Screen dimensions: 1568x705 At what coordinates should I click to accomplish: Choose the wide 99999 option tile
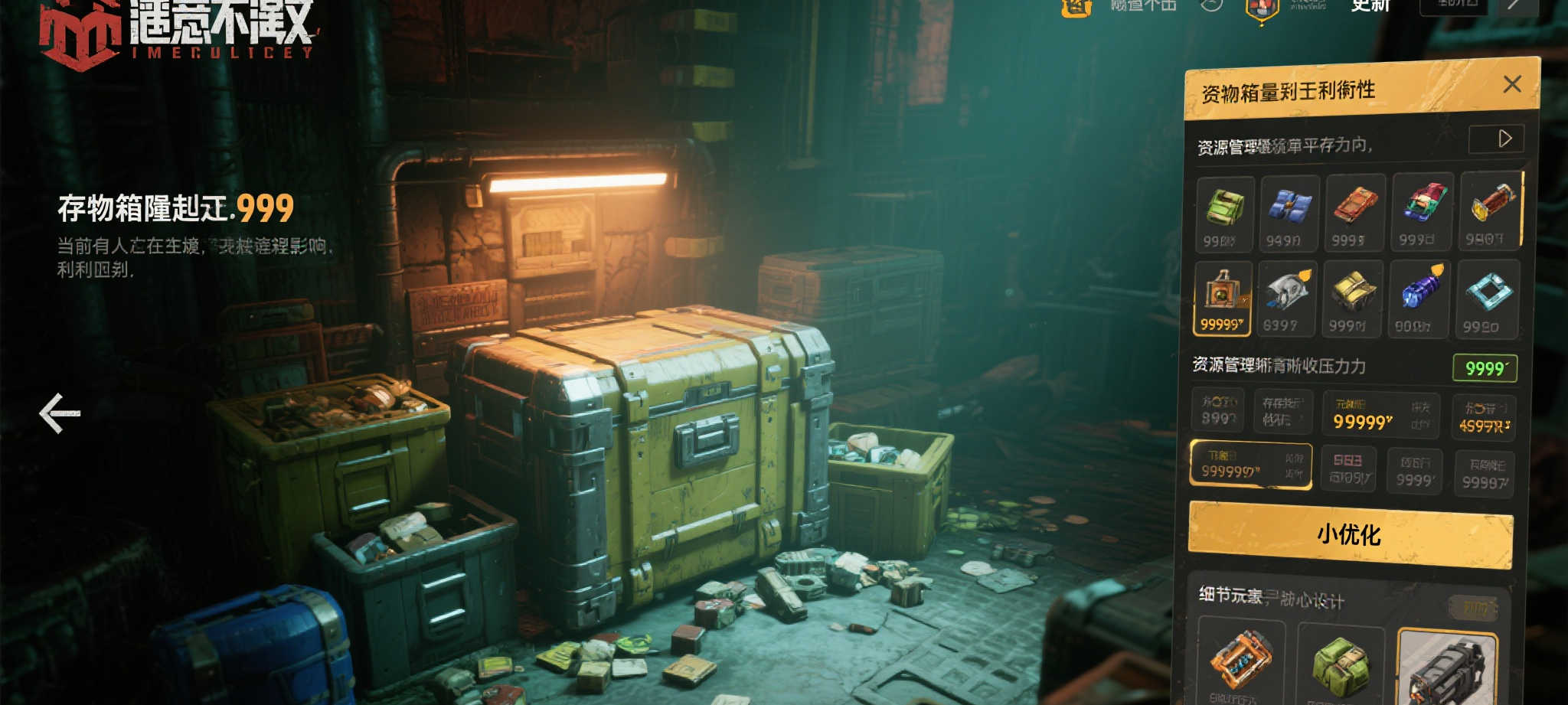point(1381,414)
